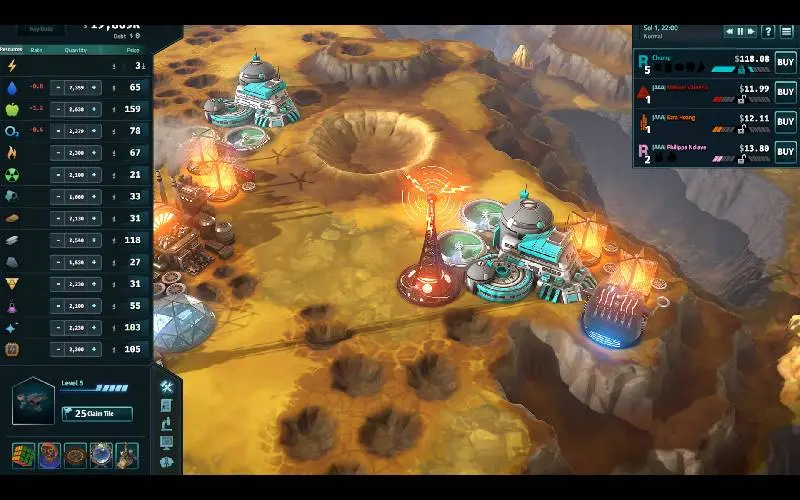The width and height of the screenshot is (800, 500).
Task: Select the radioactive uranium resource icon
Action: (12, 175)
